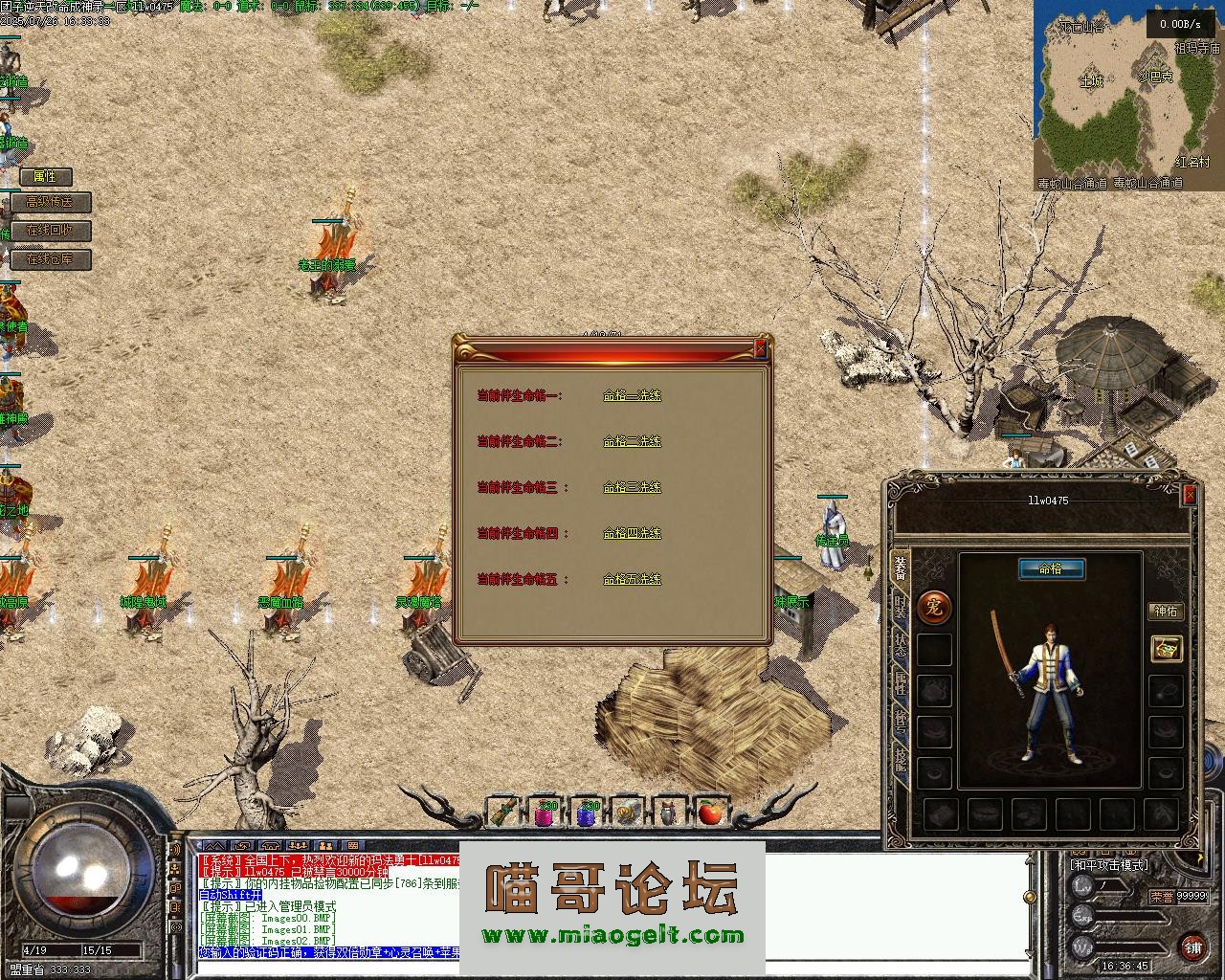Use the red apple hotbar item
1225x980 pixels.
[709, 813]
